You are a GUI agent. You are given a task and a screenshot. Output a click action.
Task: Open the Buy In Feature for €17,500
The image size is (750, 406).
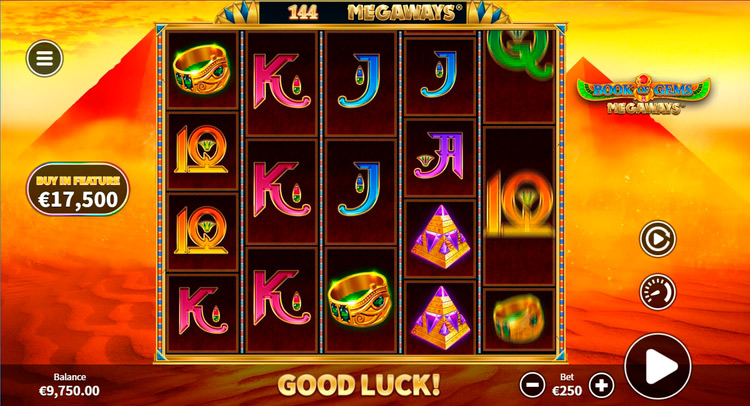pyautogui.click(x=78, y=190)
